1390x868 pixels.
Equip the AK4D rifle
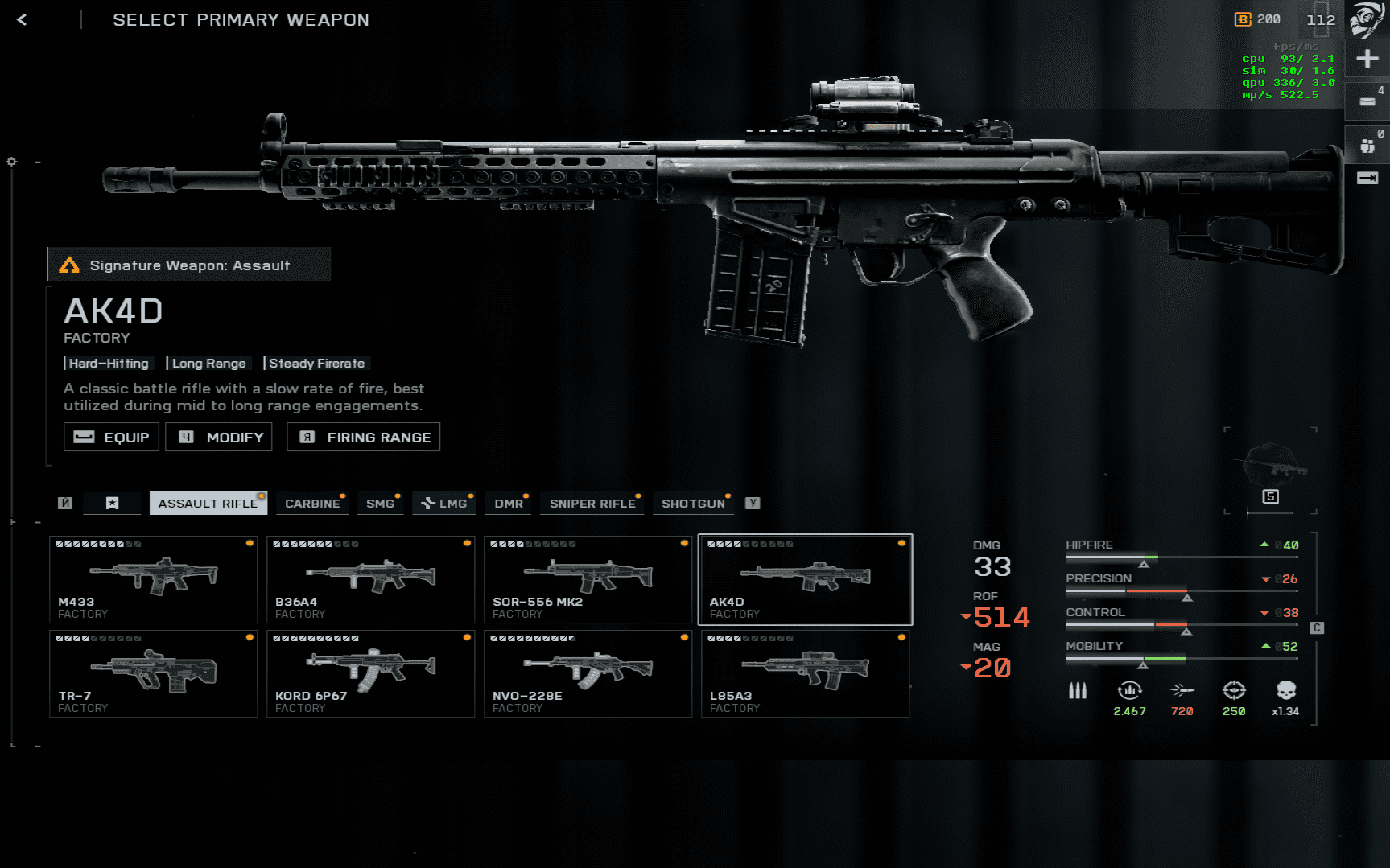click(110, 437)
